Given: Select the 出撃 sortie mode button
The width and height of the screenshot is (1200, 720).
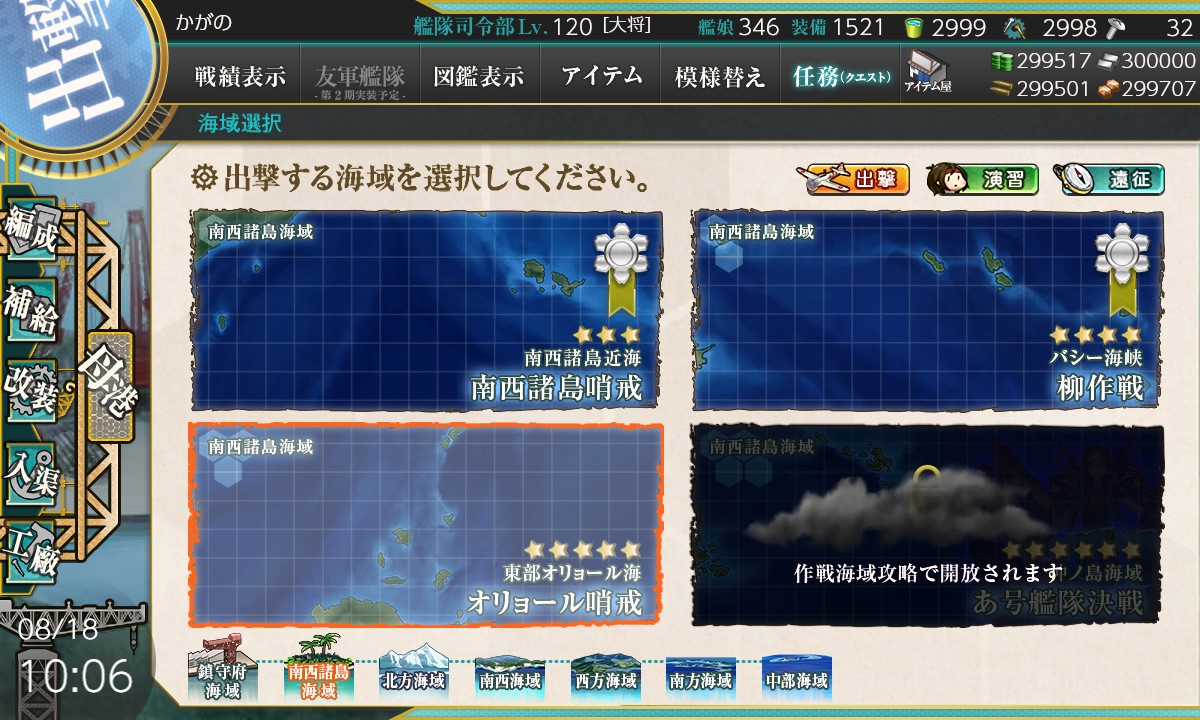Looking at the screenshot, I should point(853,180).
